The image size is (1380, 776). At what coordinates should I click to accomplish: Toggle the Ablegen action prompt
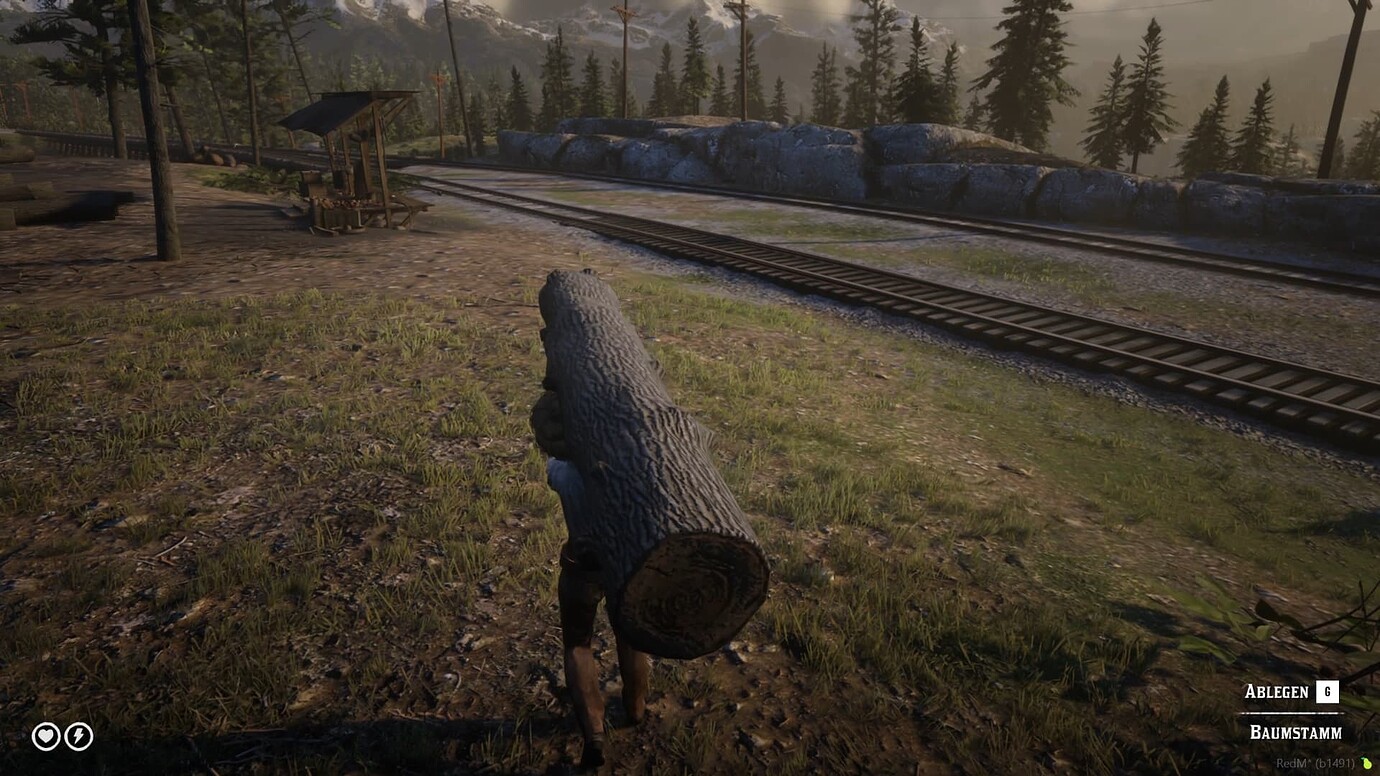(1278, 691)
